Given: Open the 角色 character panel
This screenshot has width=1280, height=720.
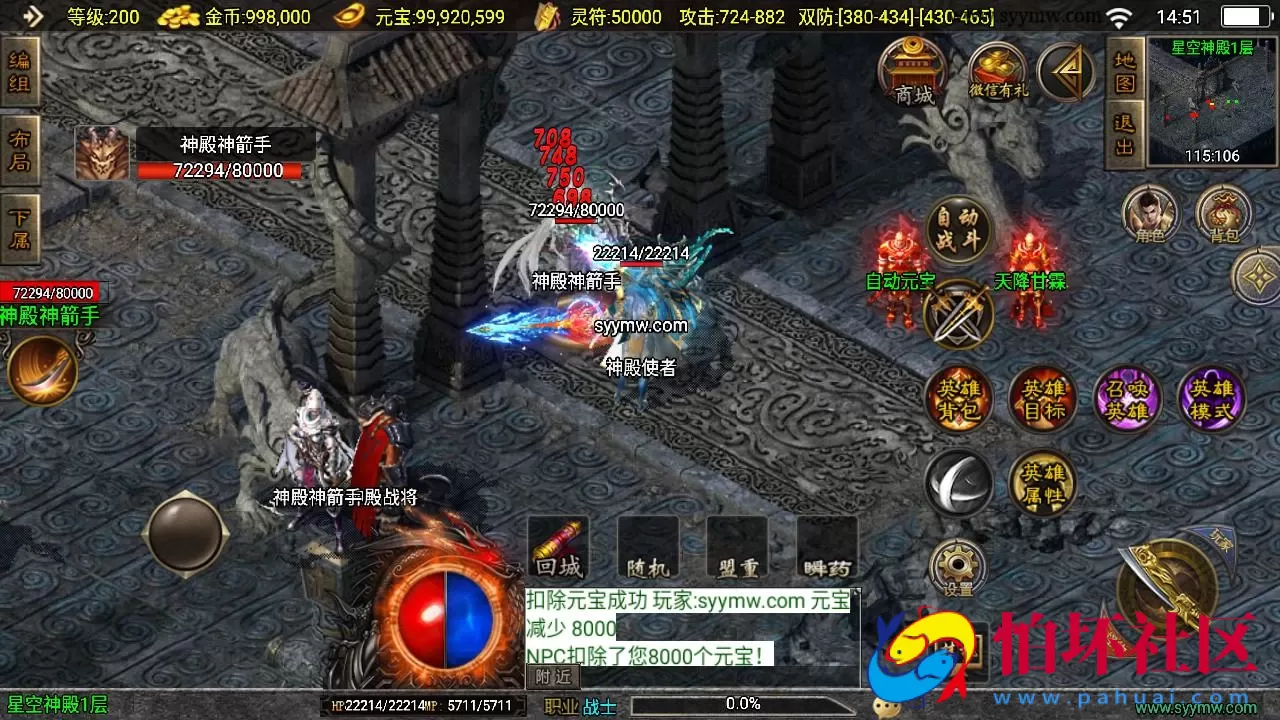Looking at the screenshot, I should coord(1150,213).
